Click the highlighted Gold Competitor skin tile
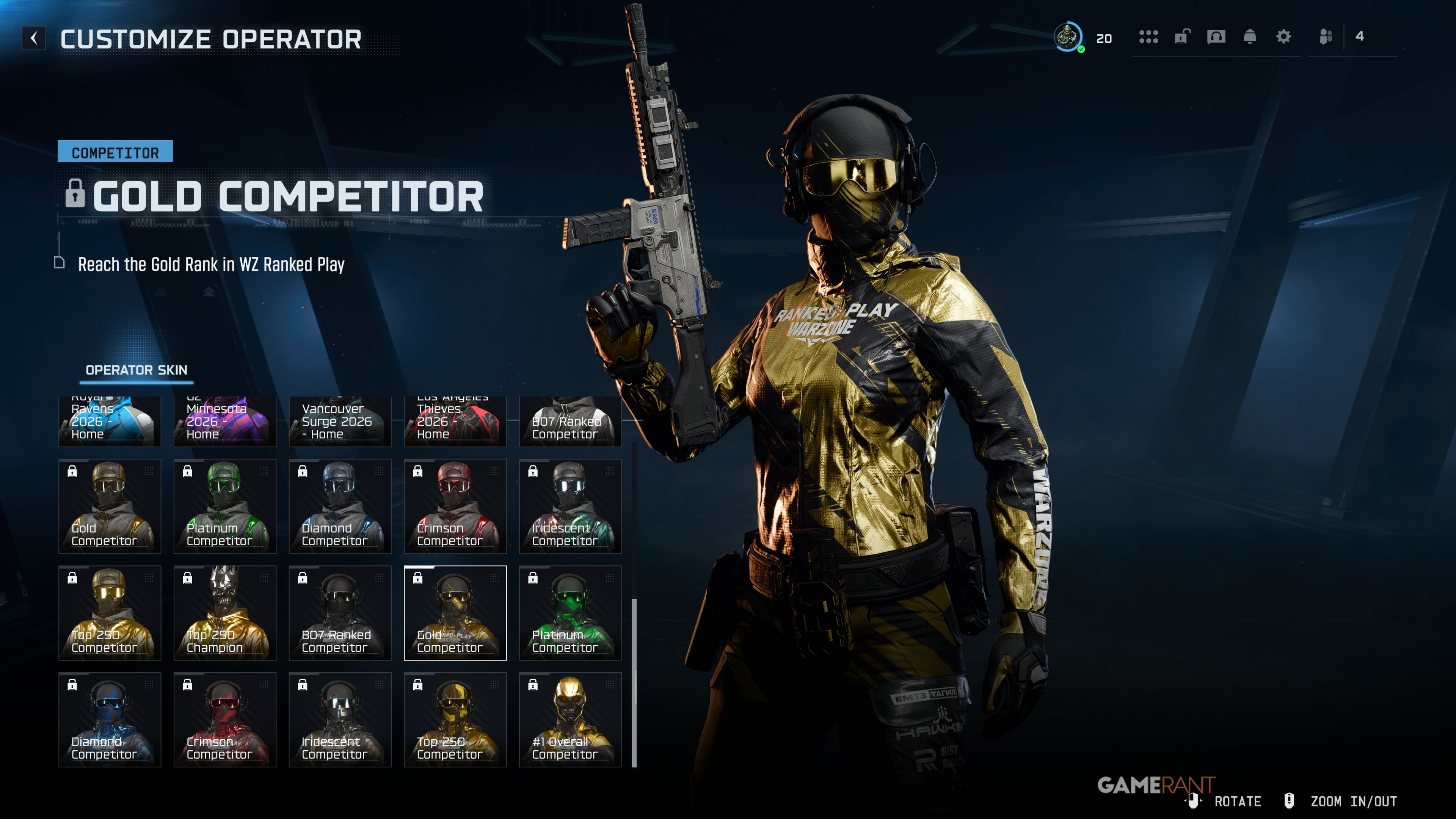Image resolution: width=1456 pixels, height=819 pixels. pyautogui.click(x=455, y=613)
